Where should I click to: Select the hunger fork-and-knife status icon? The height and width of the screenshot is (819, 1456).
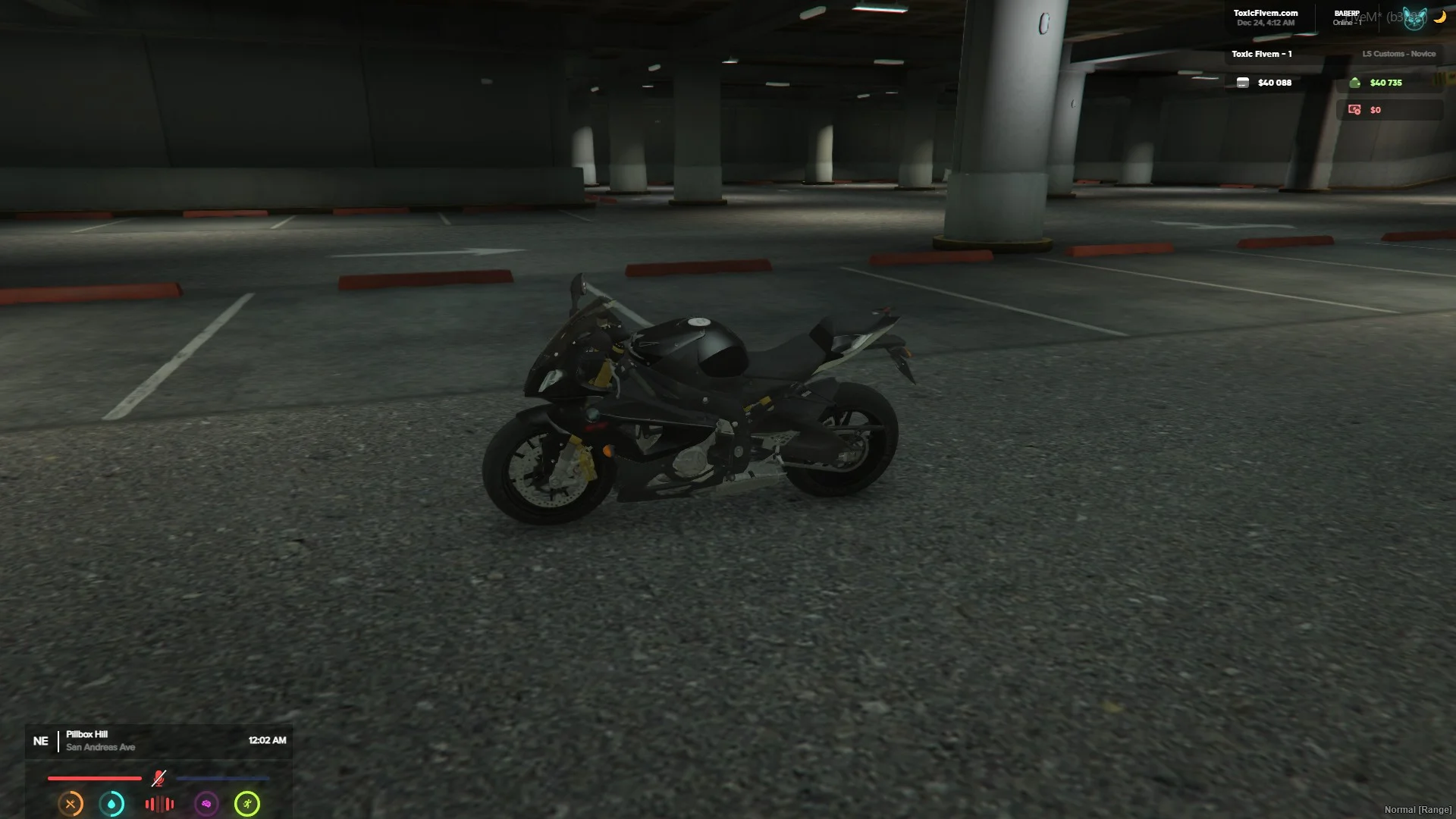point(71,804)
